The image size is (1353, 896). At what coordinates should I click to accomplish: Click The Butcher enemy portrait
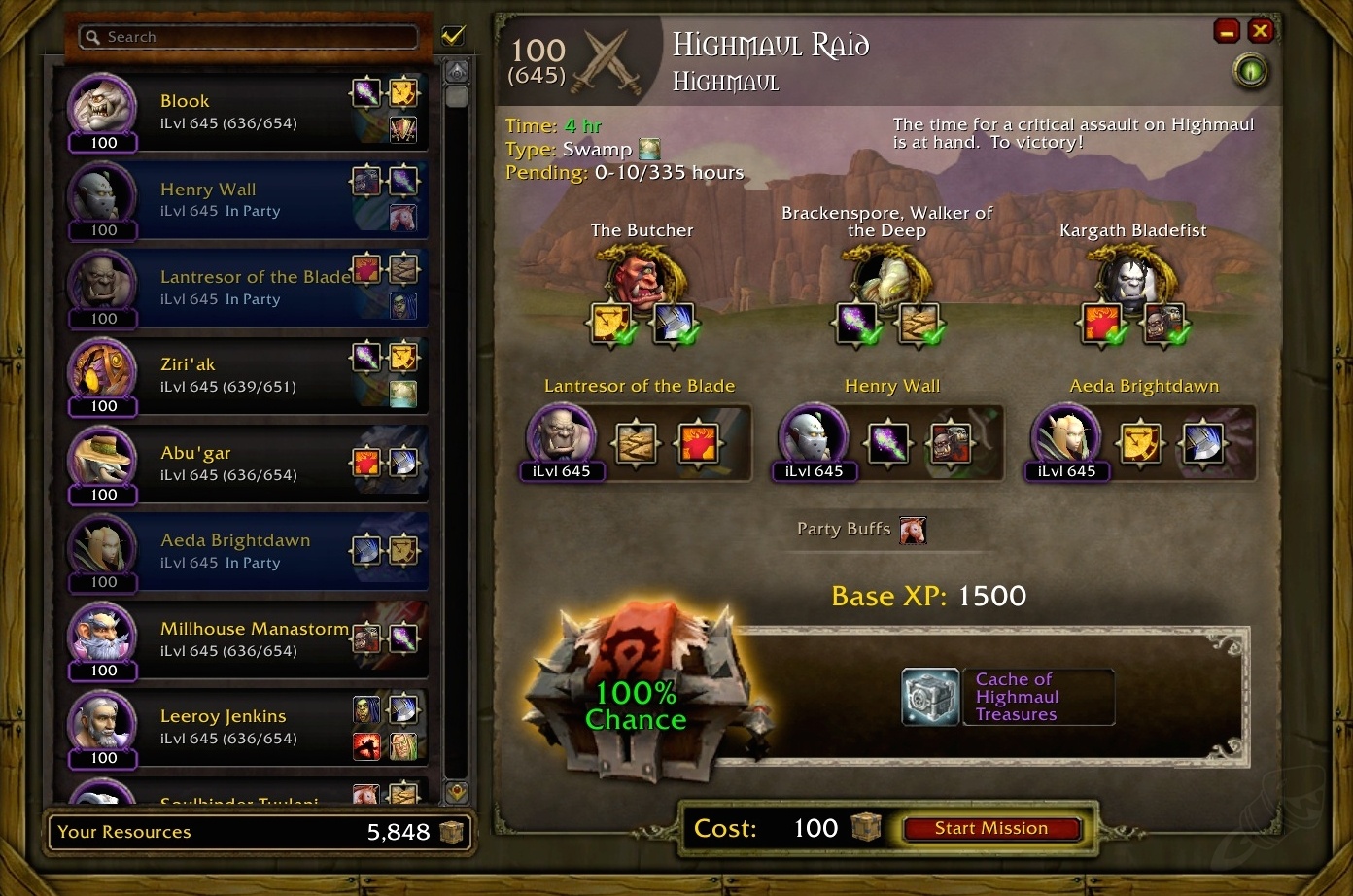[x=642, y=275]
